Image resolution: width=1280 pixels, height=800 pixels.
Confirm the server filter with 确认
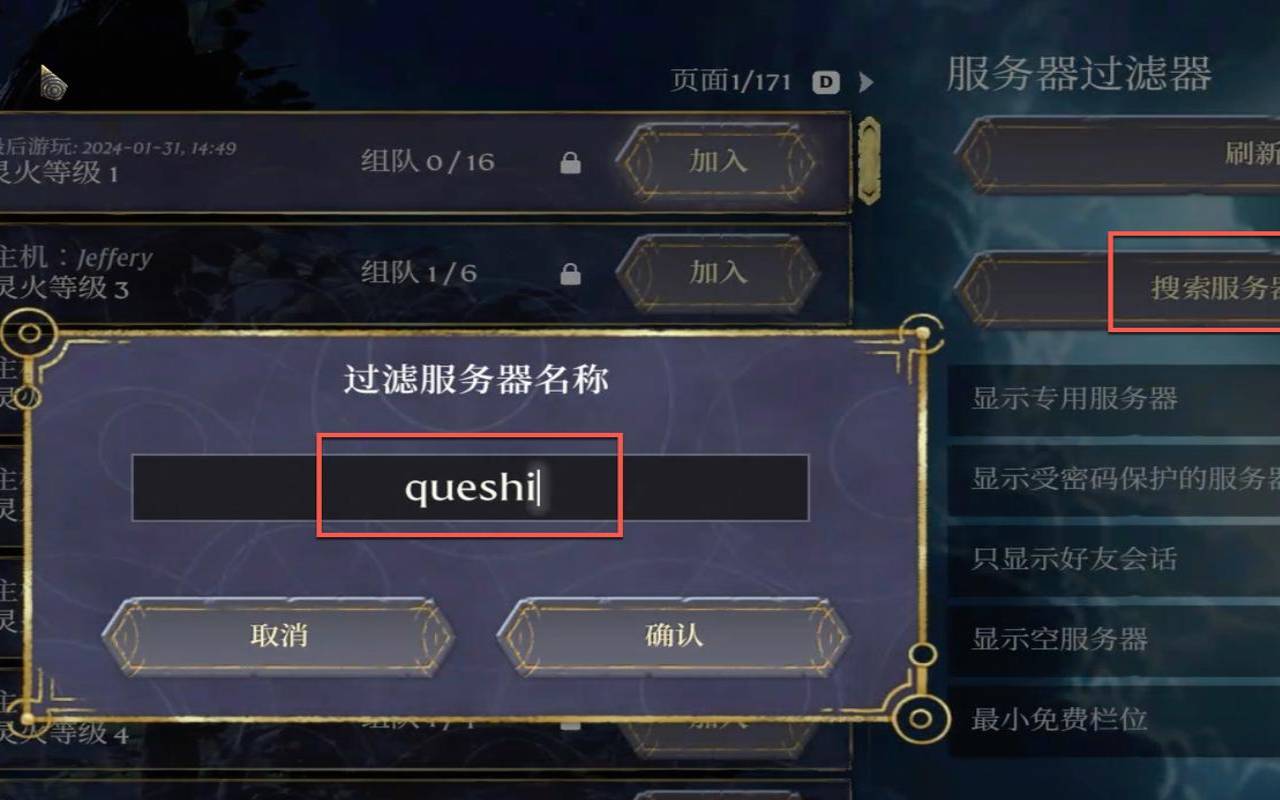tap(671, 635)
